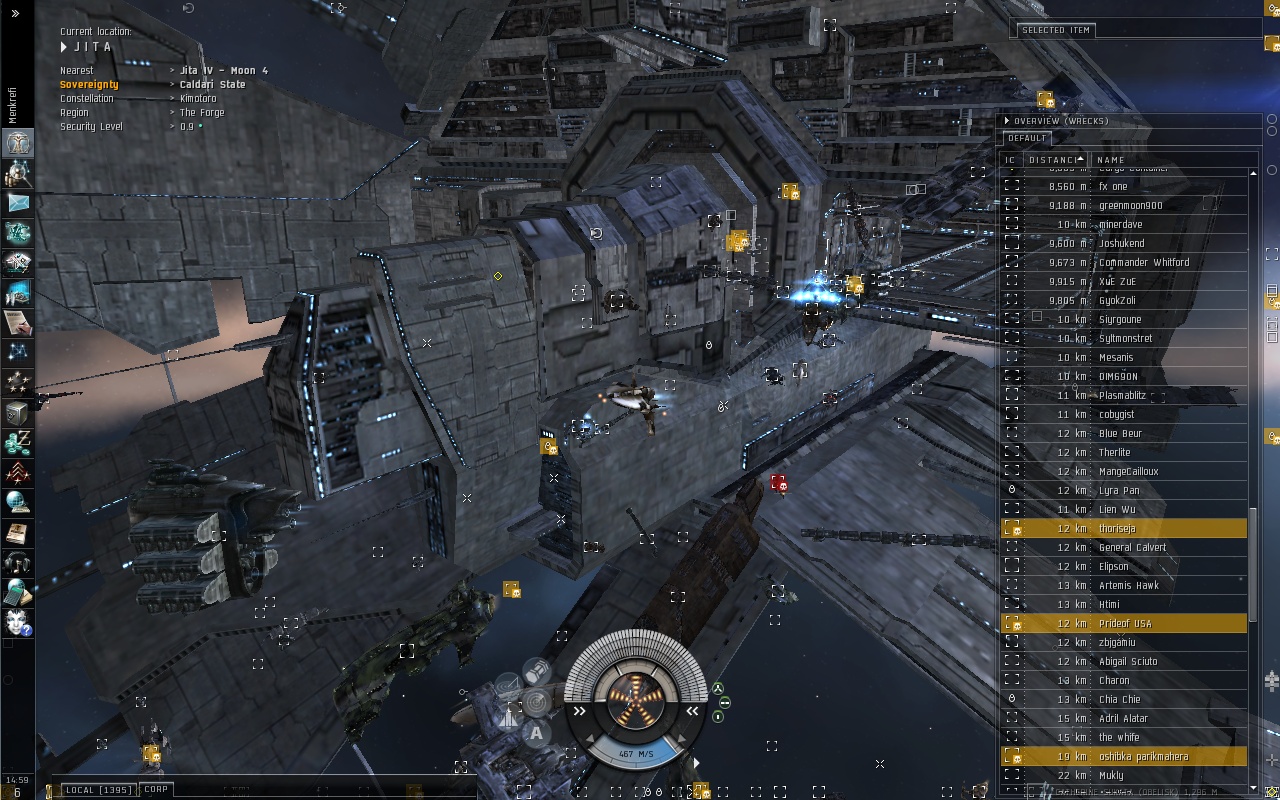Select the Charon row in the overview
Image resolution: width=1280 pixels, height=800 pixels.
[1114, 680]
